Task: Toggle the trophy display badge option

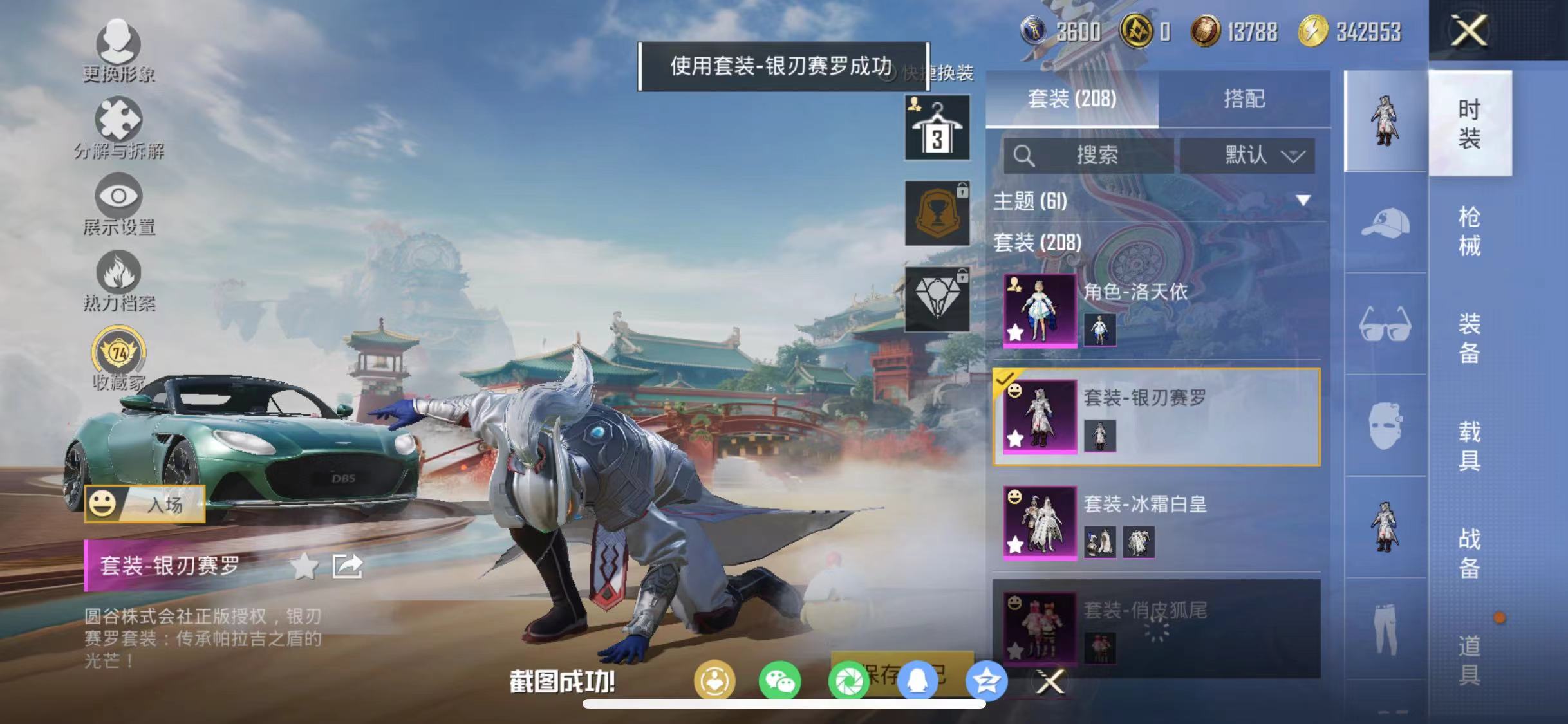Action: pos(937,212)
